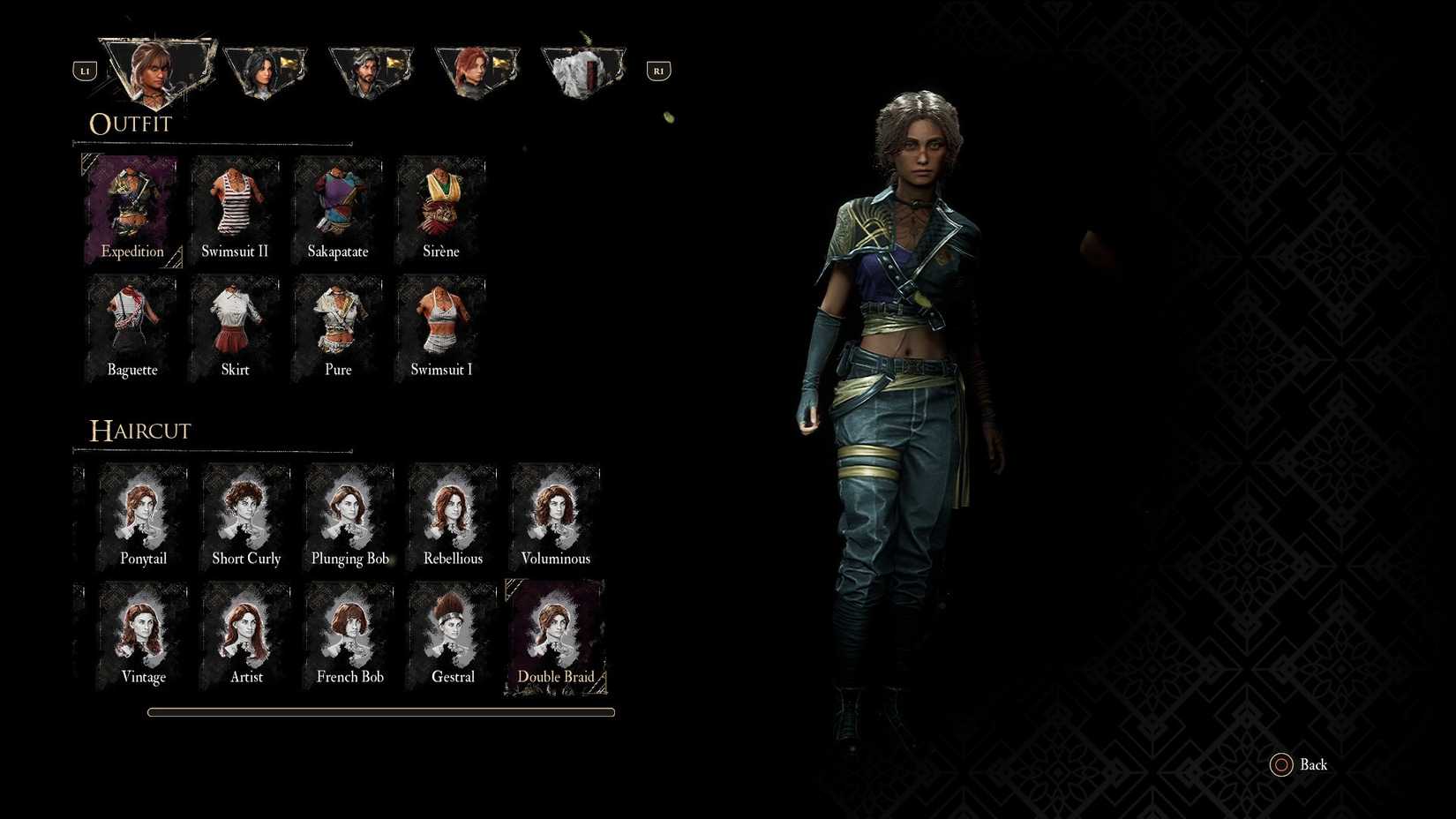Select the Skirt outfit
Screen dimensions: 1456x819
click(x=235, y=324)
